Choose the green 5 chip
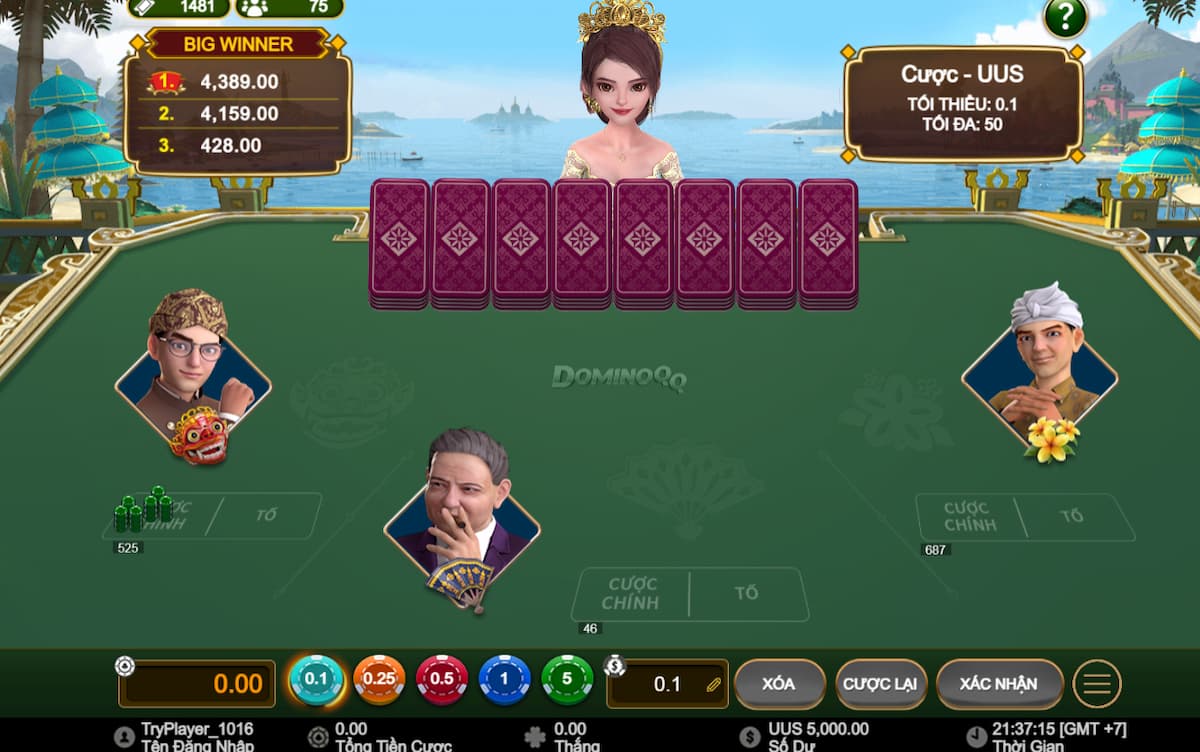 click(x=567, y=680)
